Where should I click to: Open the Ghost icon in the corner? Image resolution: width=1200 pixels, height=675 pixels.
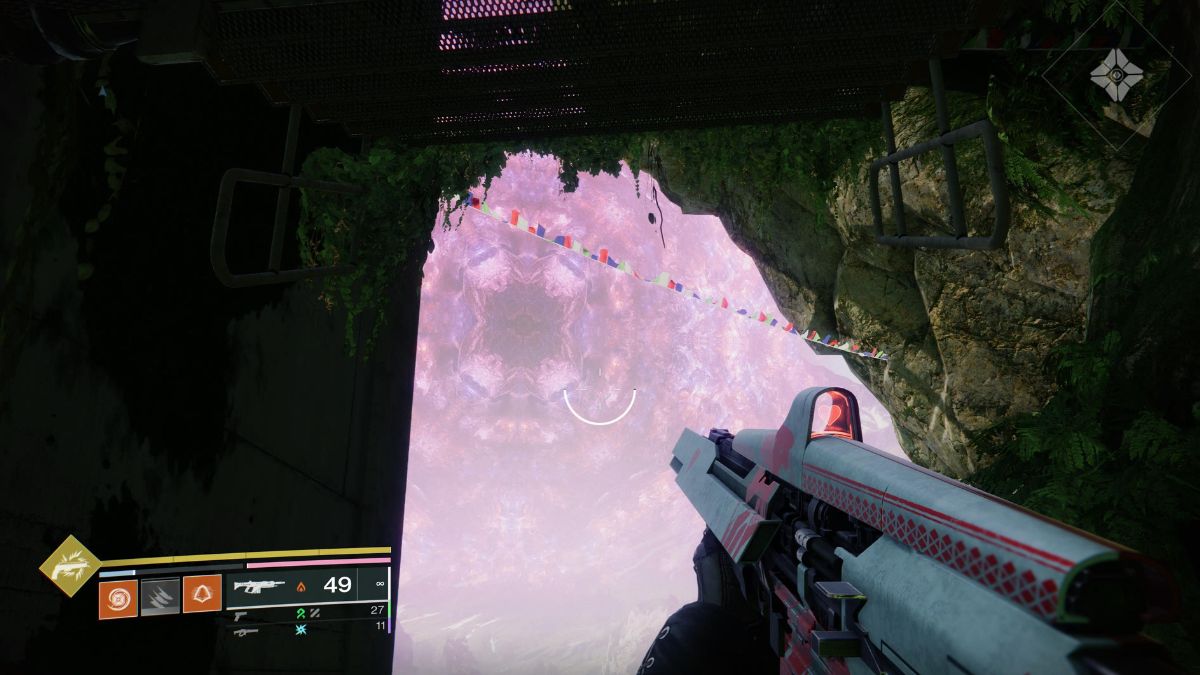[1116, 73]
